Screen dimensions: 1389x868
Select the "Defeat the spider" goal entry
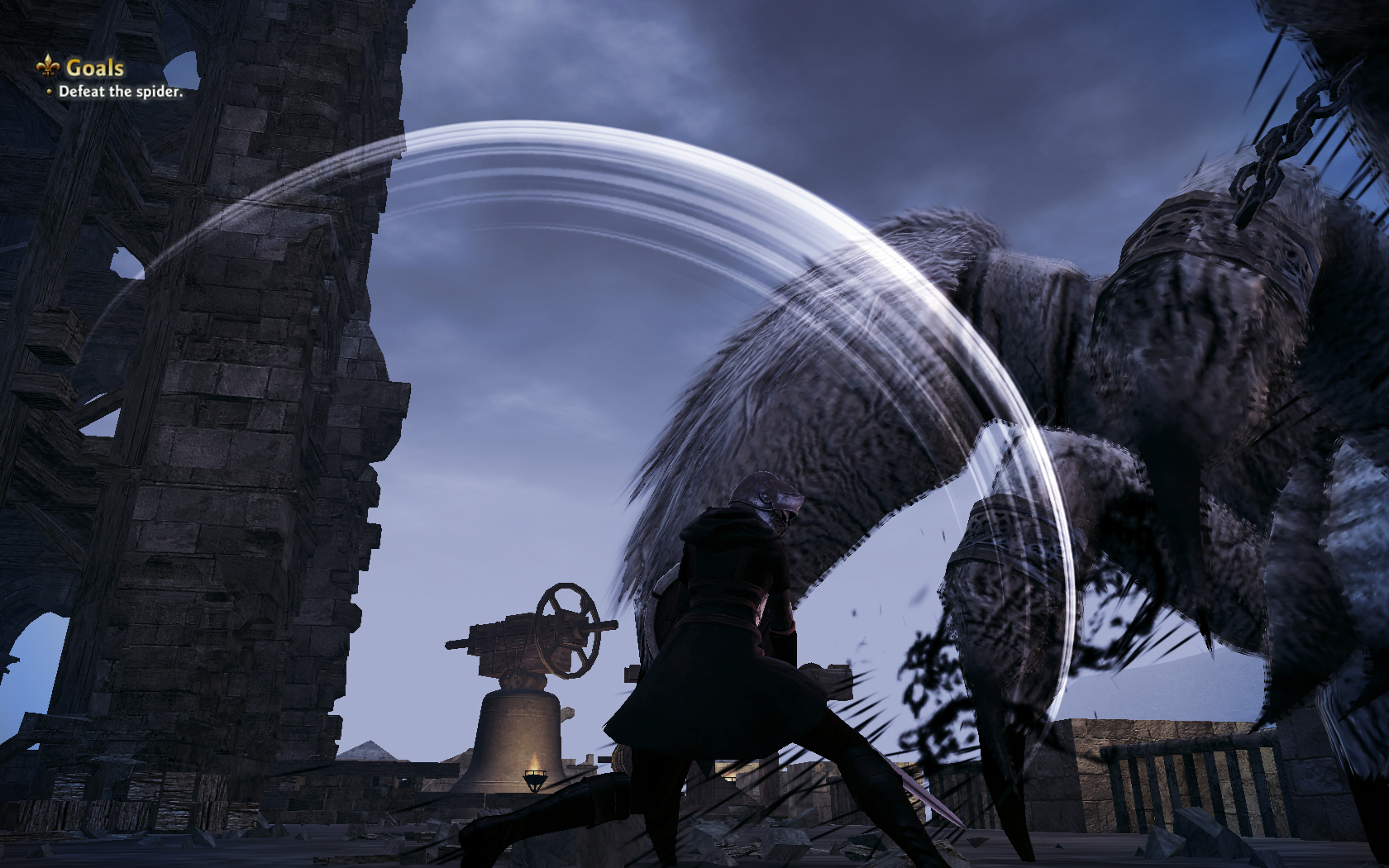pyautogui.click(x=121, y=92)
